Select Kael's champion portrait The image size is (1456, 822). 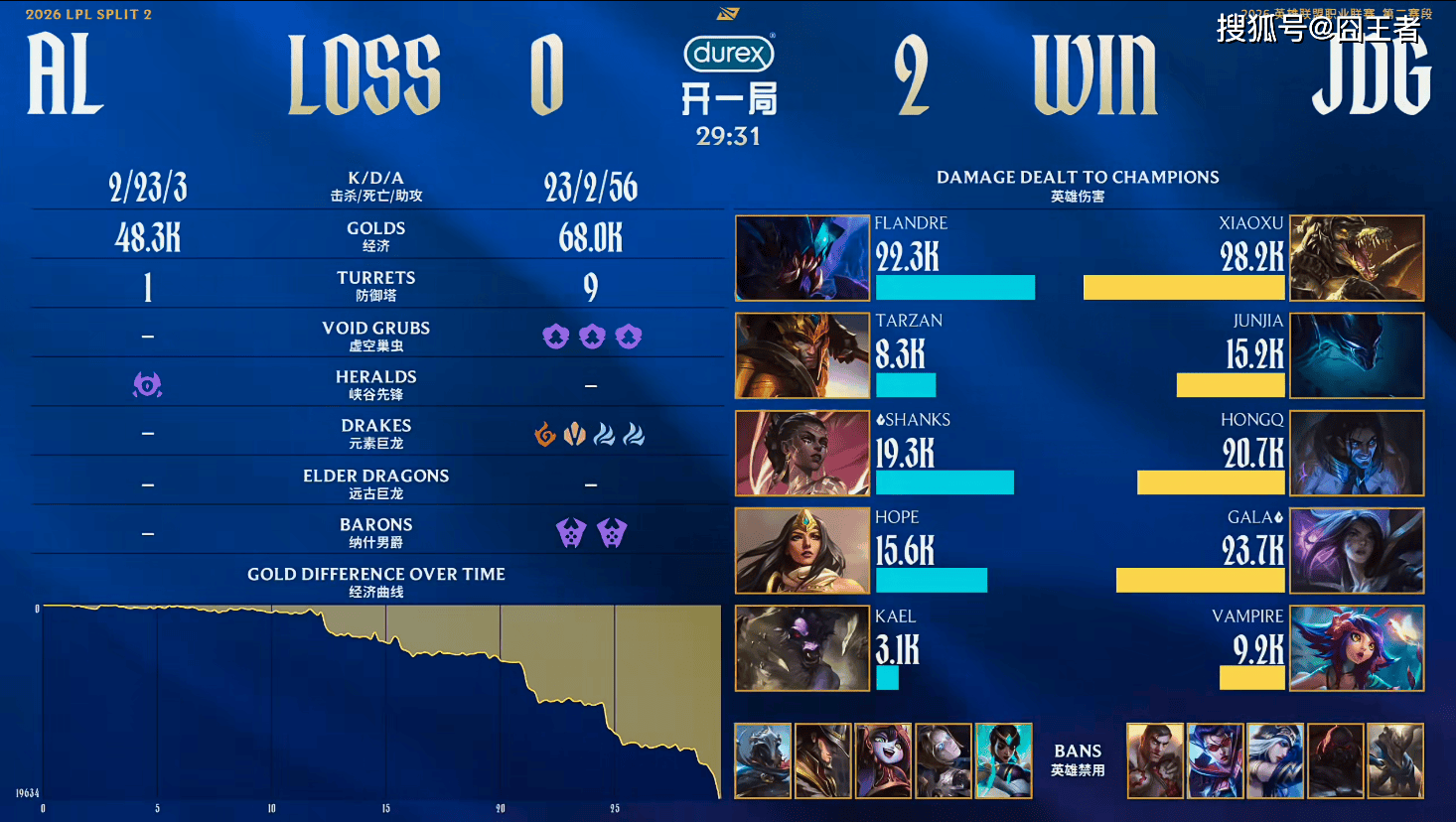(802, 648)
